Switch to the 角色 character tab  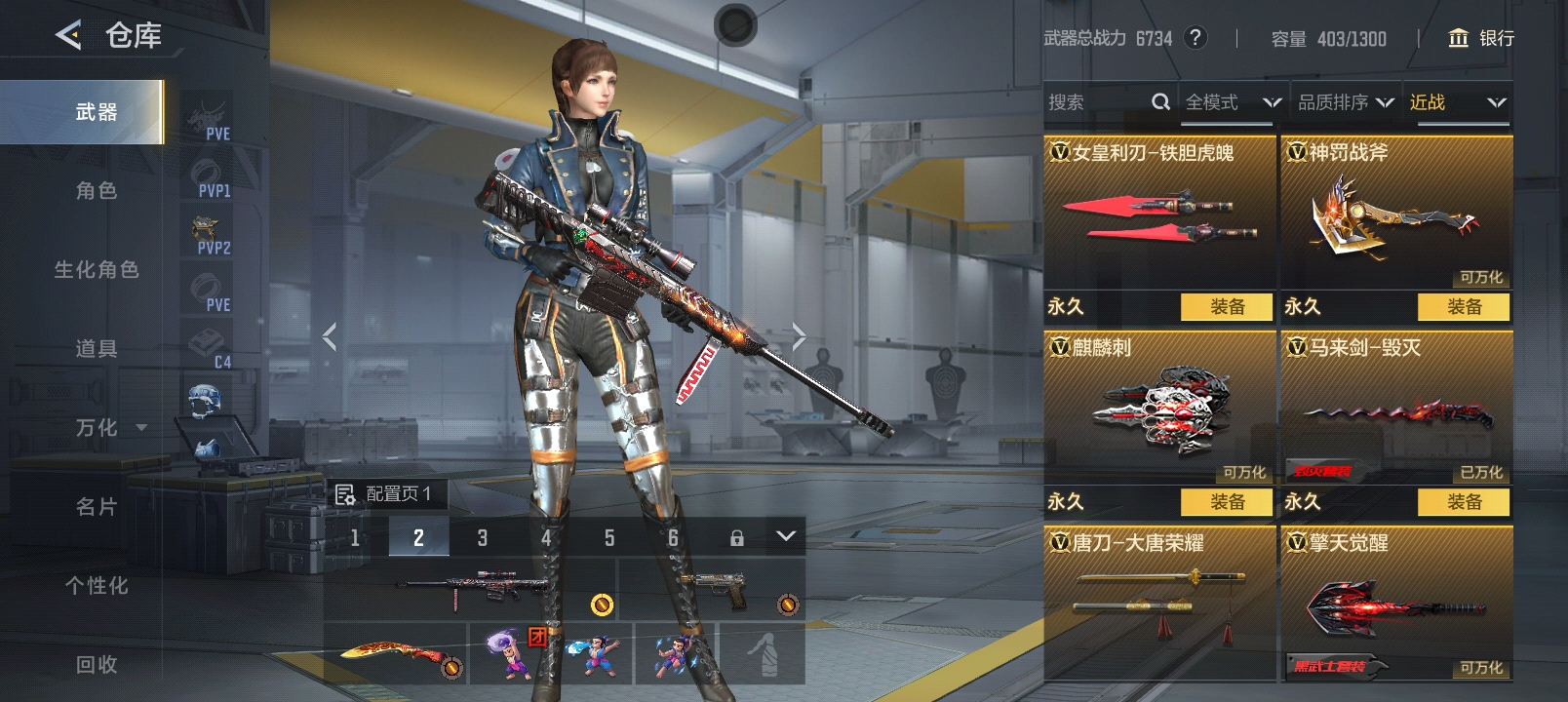click(x=96, y=191)
